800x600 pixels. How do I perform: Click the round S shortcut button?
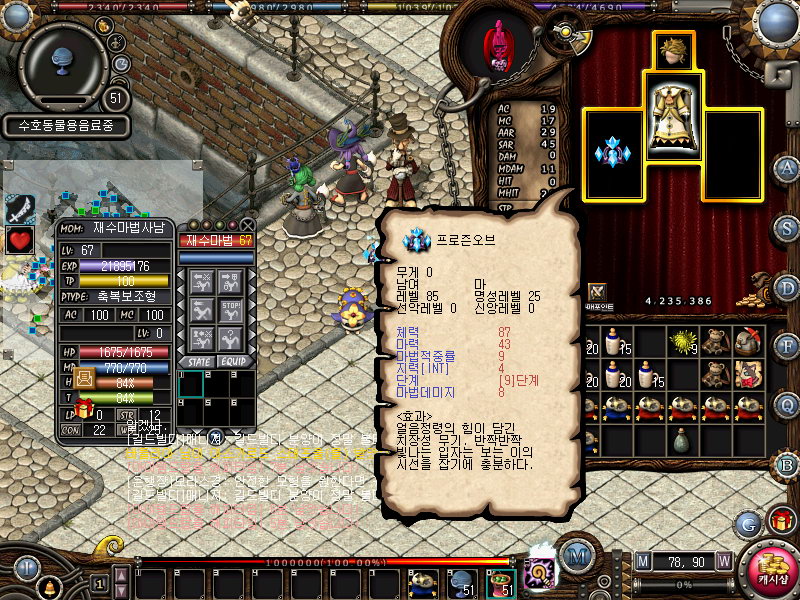(x=786, y=229)
